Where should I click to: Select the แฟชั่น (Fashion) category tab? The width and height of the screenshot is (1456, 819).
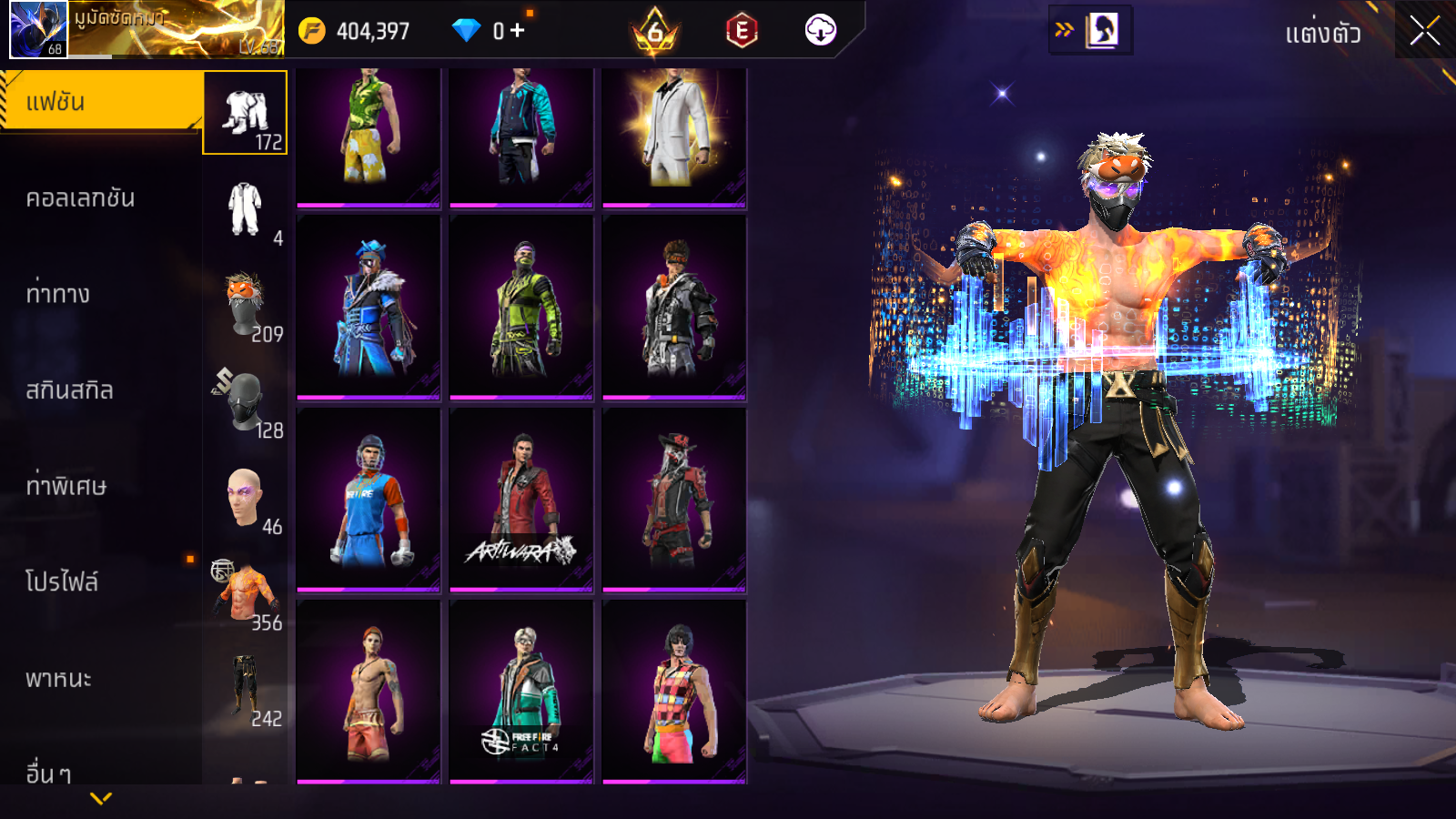[100, 102]
